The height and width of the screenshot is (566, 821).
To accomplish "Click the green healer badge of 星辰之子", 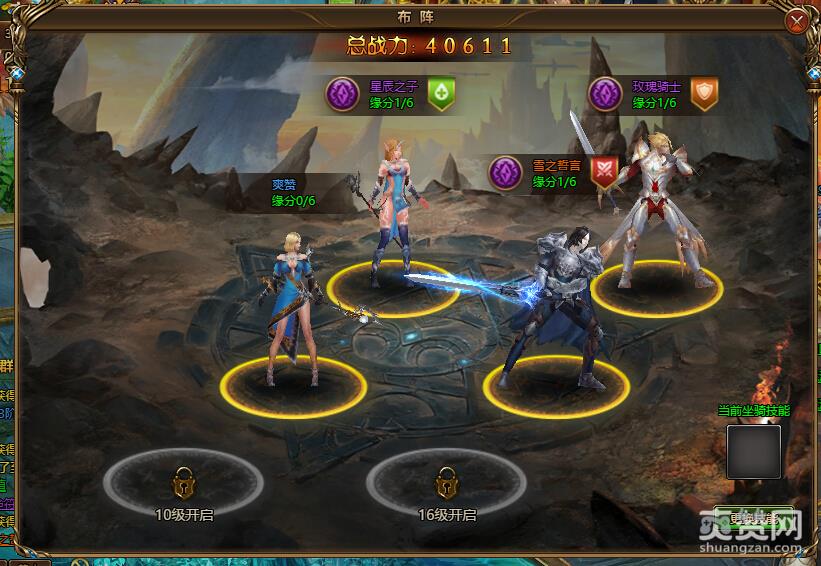I will coord(441,94).
